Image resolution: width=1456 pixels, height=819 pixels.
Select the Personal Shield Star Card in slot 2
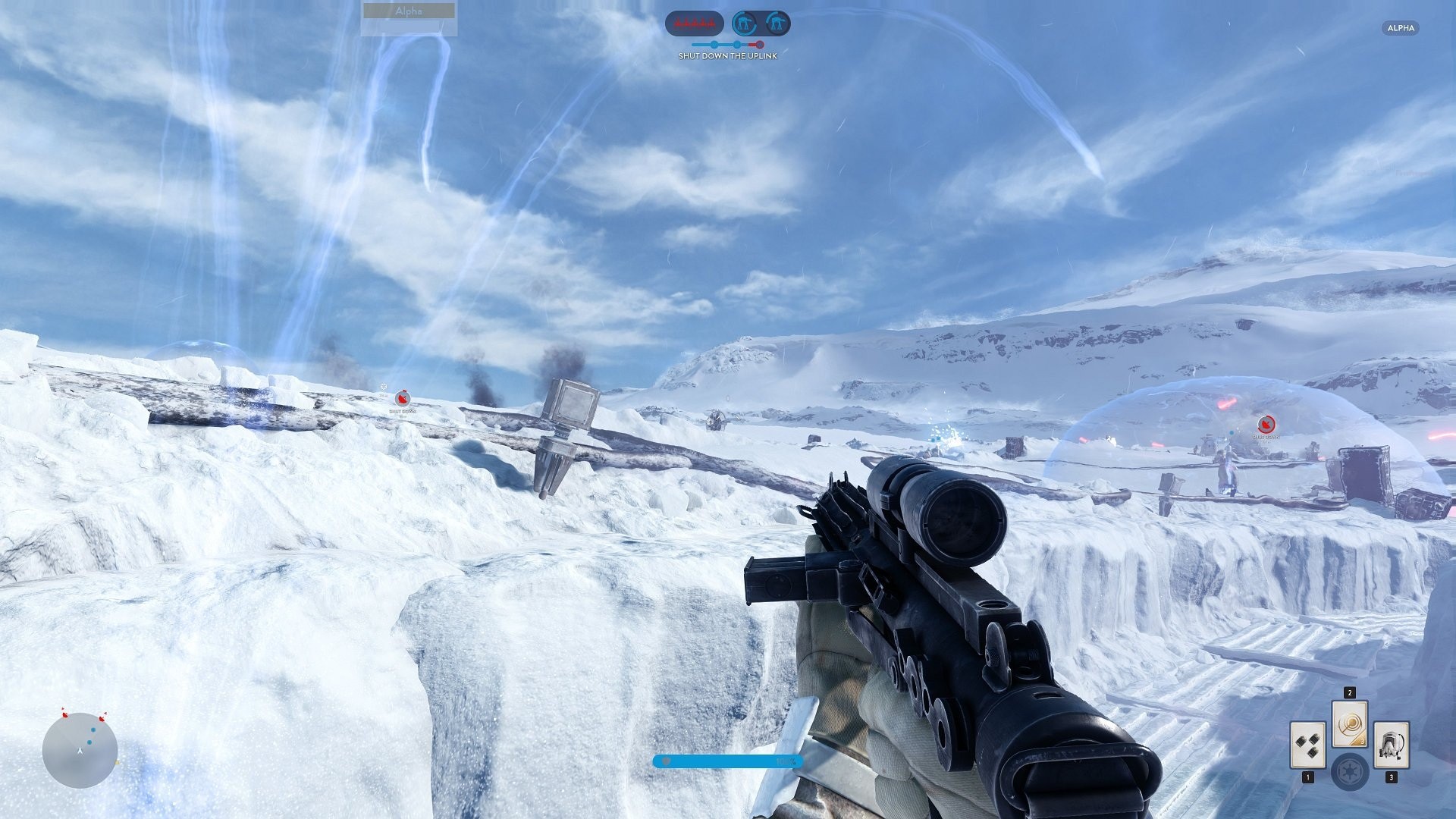[1350, 724]
